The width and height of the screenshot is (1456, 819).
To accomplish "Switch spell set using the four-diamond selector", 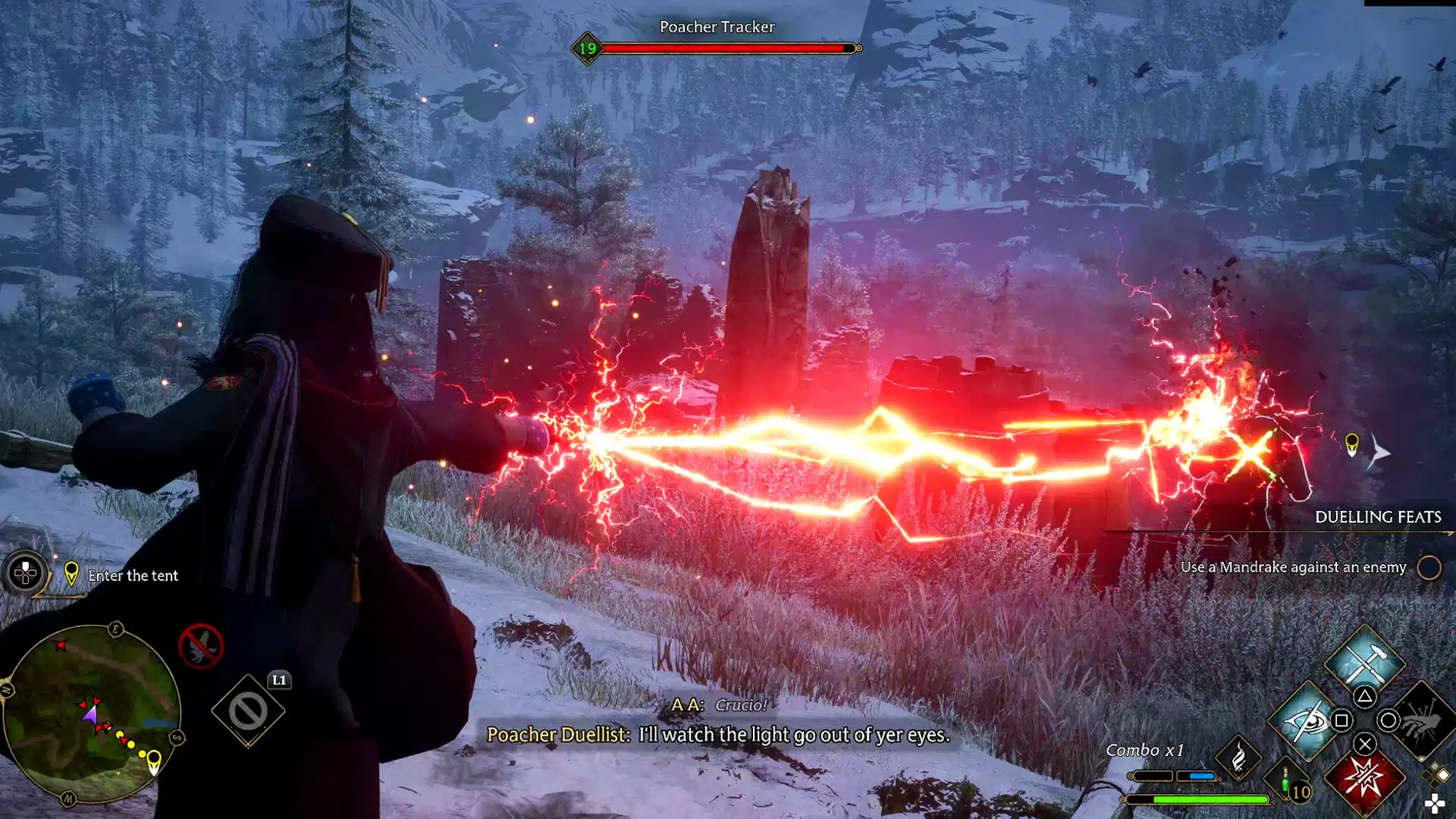I will pos(1436,775).
